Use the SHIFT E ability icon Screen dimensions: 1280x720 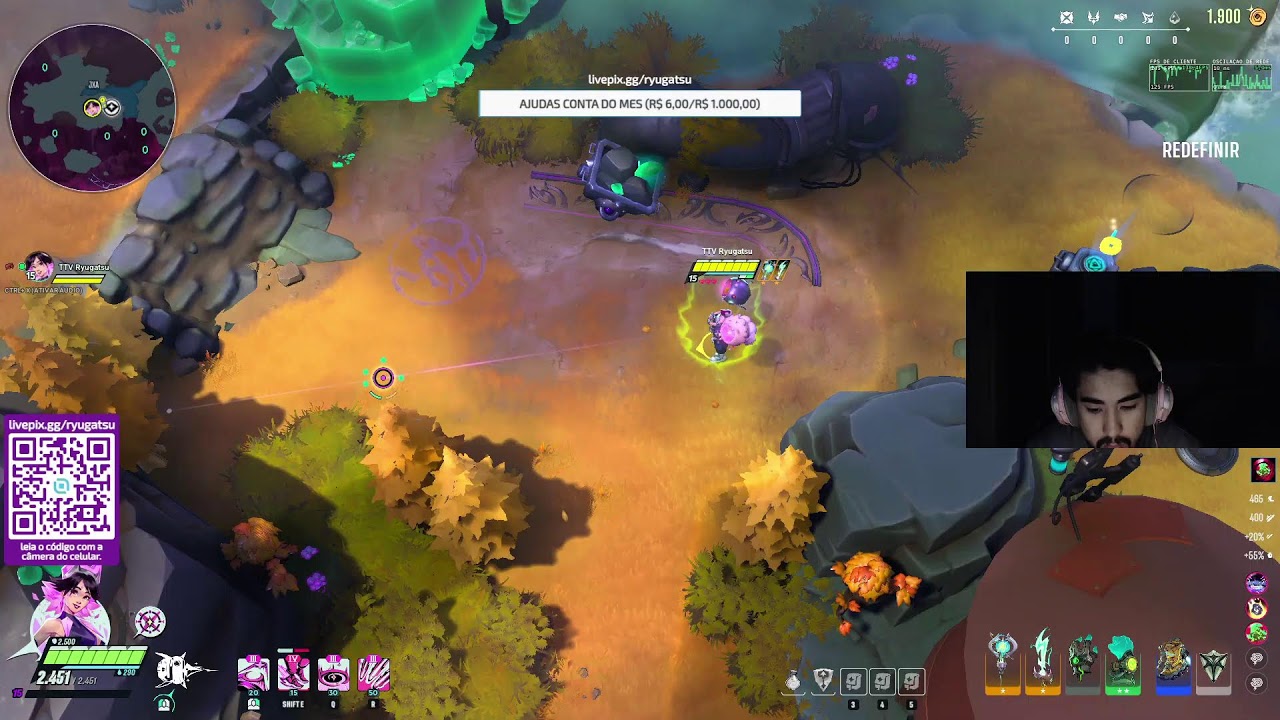tap(293, 673)
